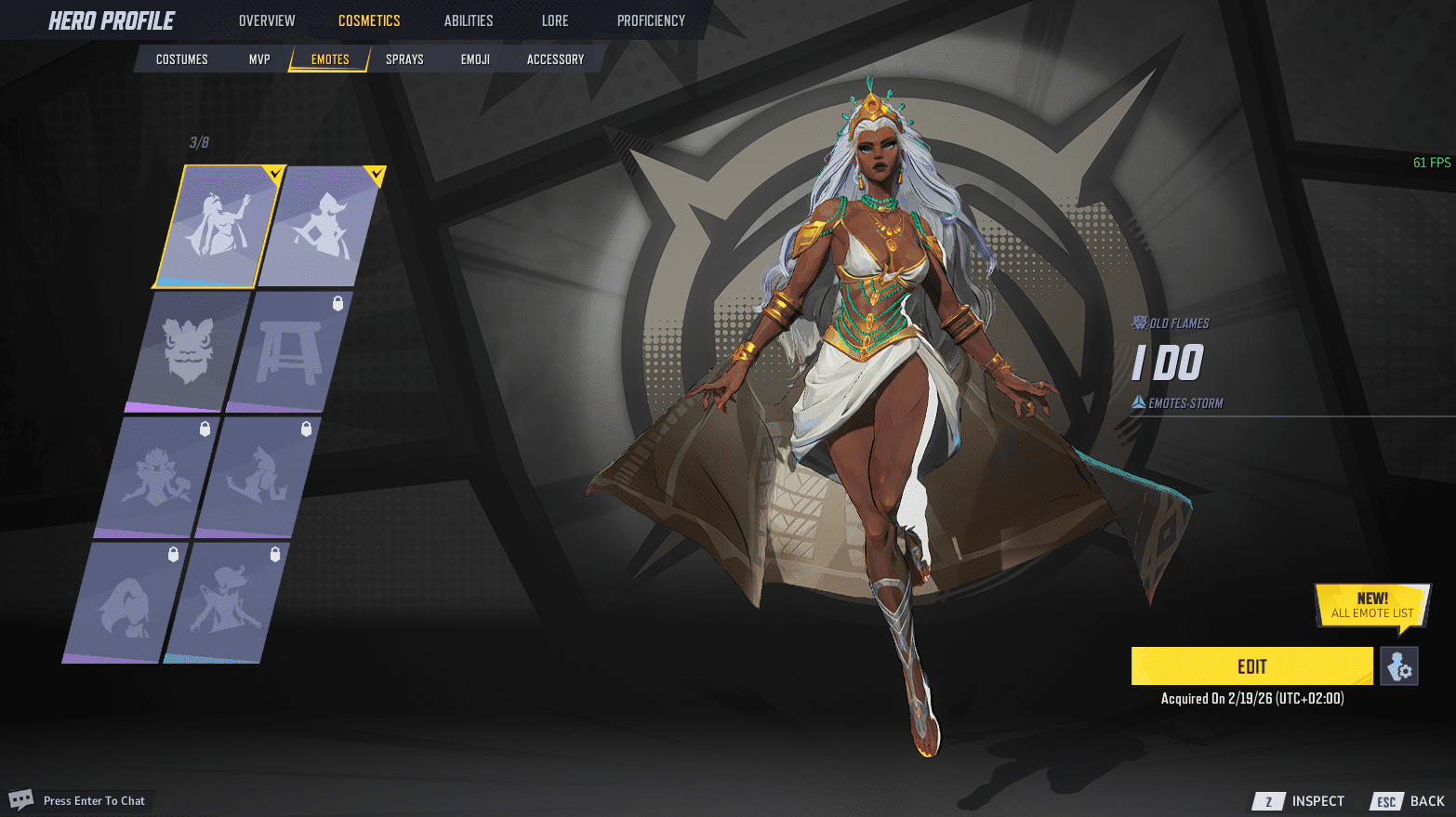Select the Costumes sub-tab
1456x817 pixels.
click(x=182, y=59)
